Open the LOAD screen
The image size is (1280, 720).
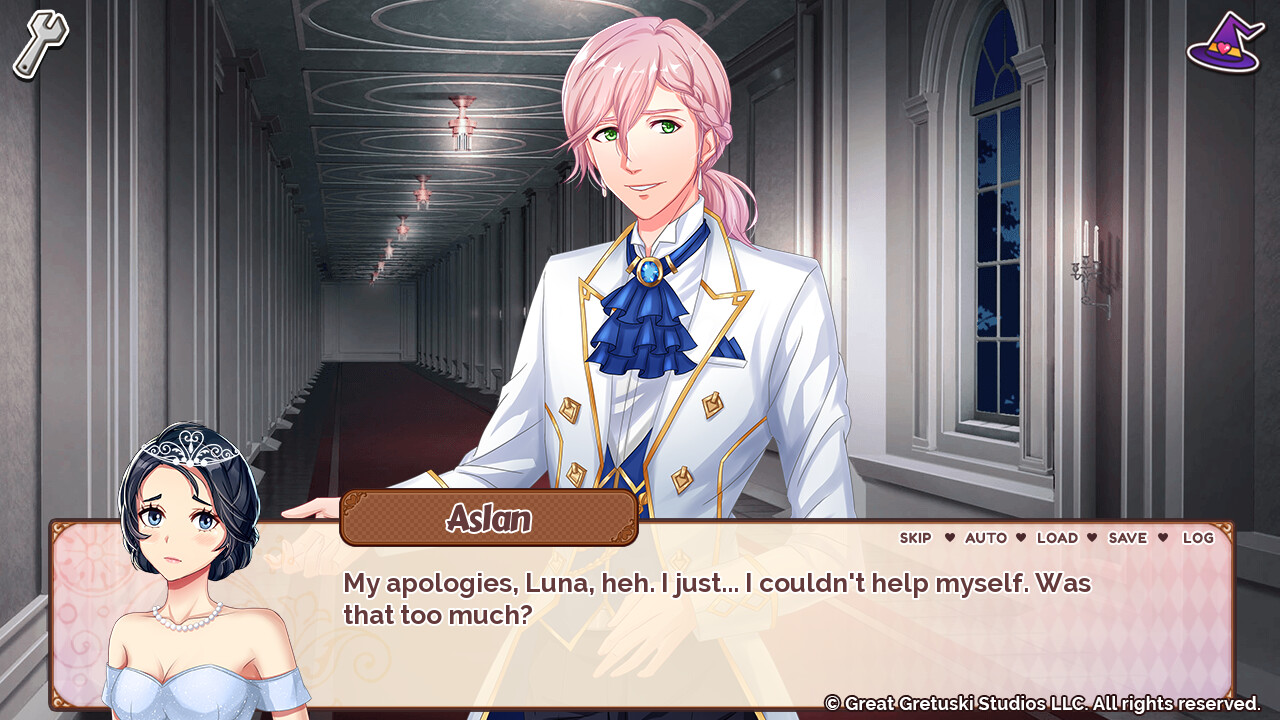pos(1059,538)
